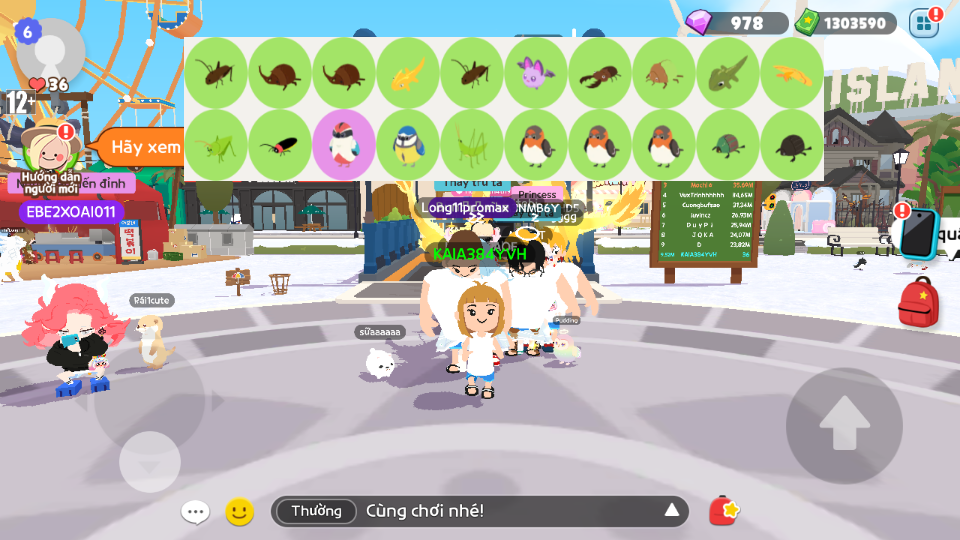Viewport: 960px width, 540px height.
Task: Open the red backpack inventory
Action: tap(918, 302)
